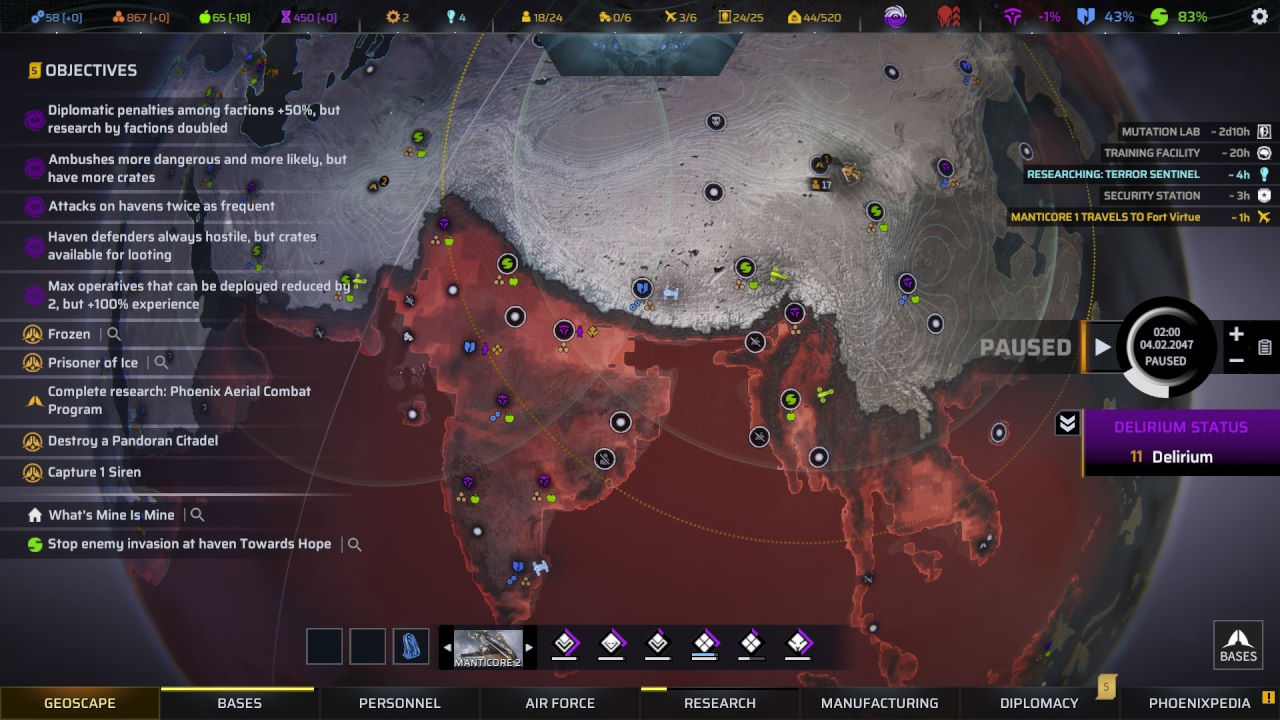Resume time with the play arrow

[x=1102, y=347]
